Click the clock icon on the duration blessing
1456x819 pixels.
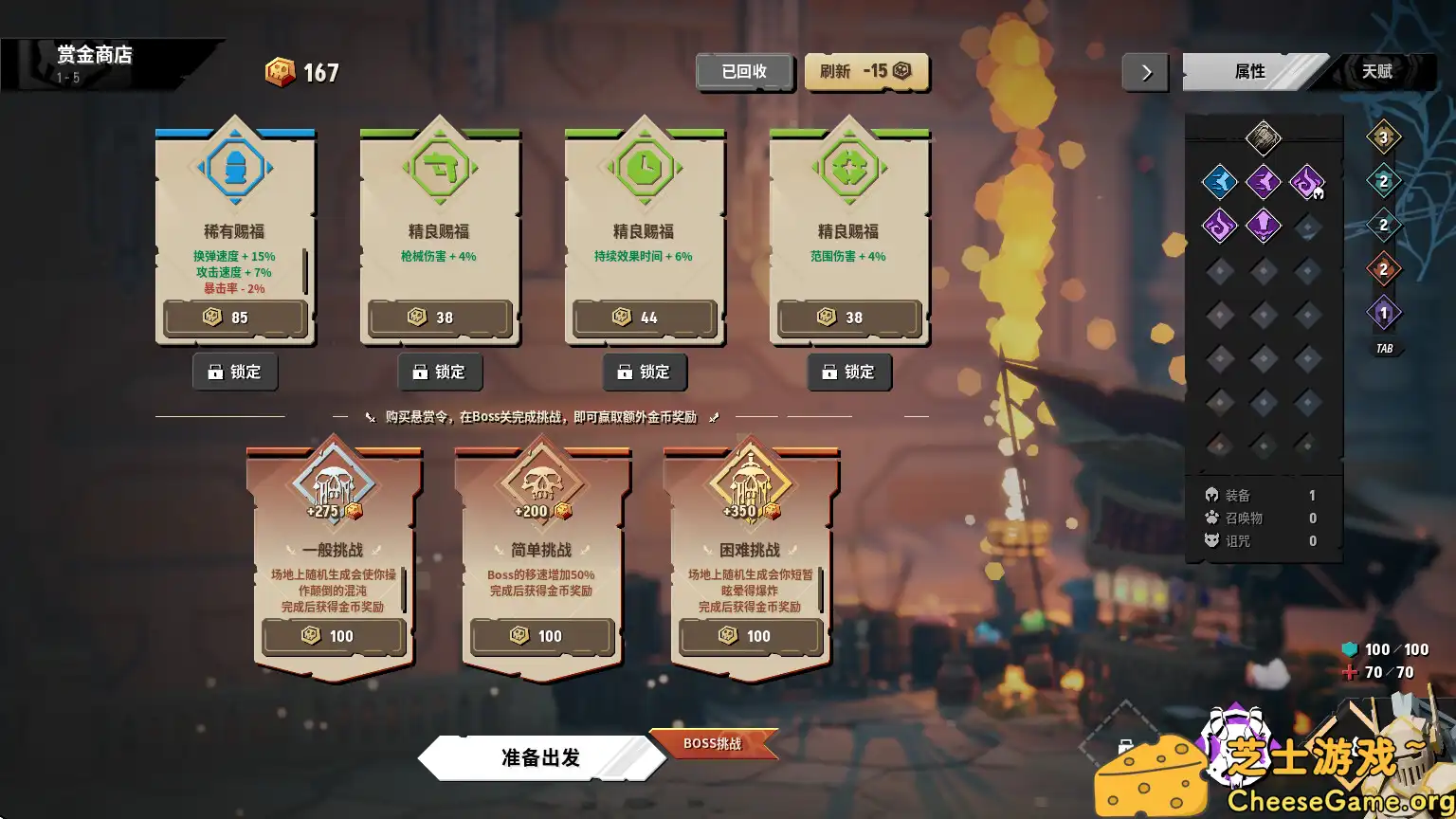[x=645, y=167]
